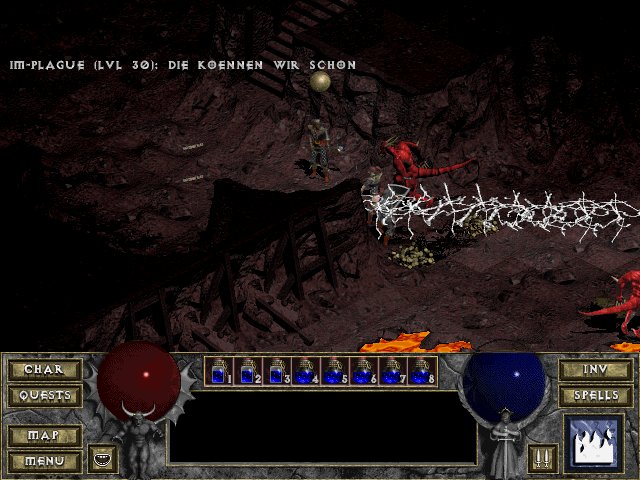Toggle the MAP button
Screen dimensions: 640x480
pyautogui.click(x=44, y=436)
